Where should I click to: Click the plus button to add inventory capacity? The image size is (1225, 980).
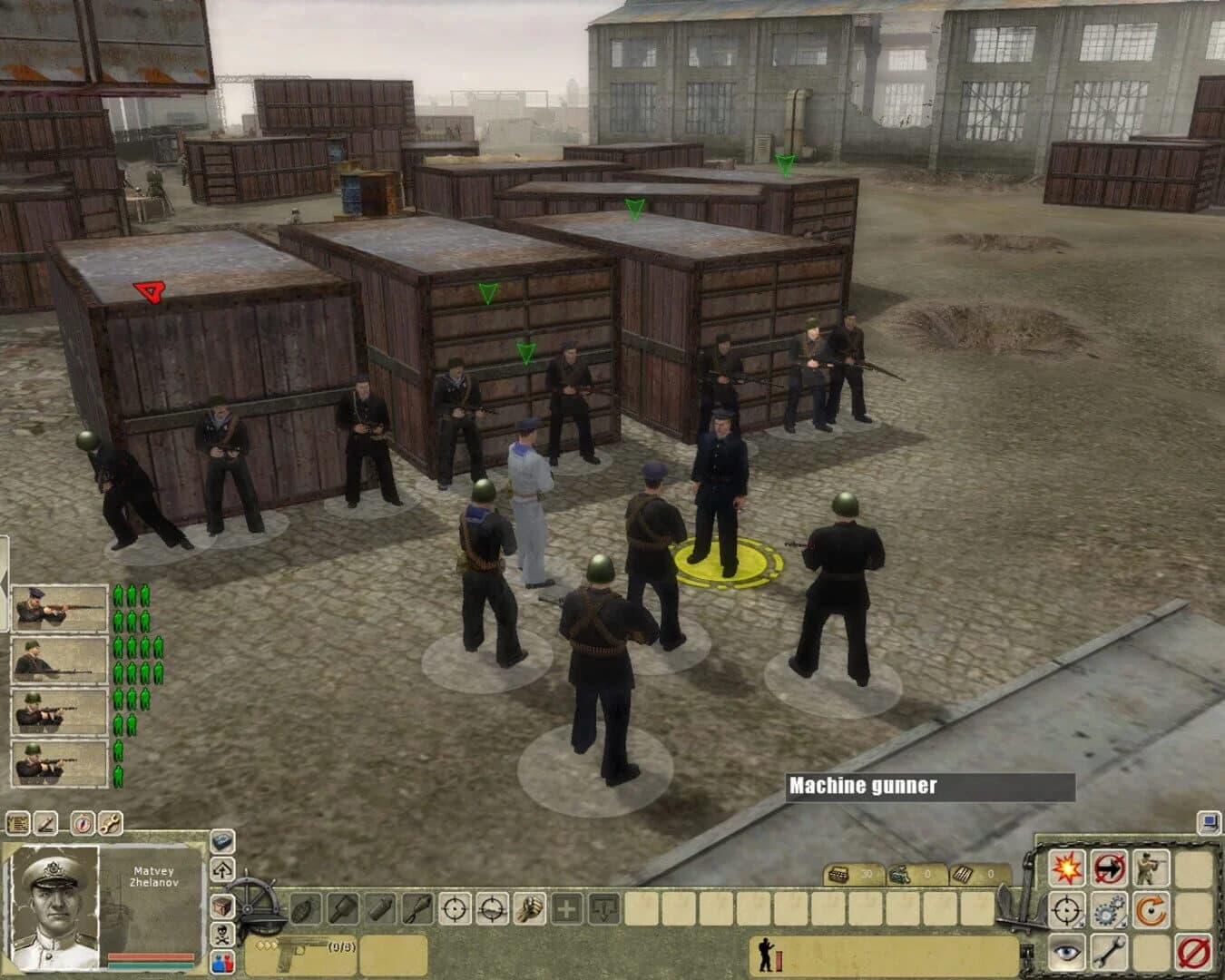(x=566, y=907)
